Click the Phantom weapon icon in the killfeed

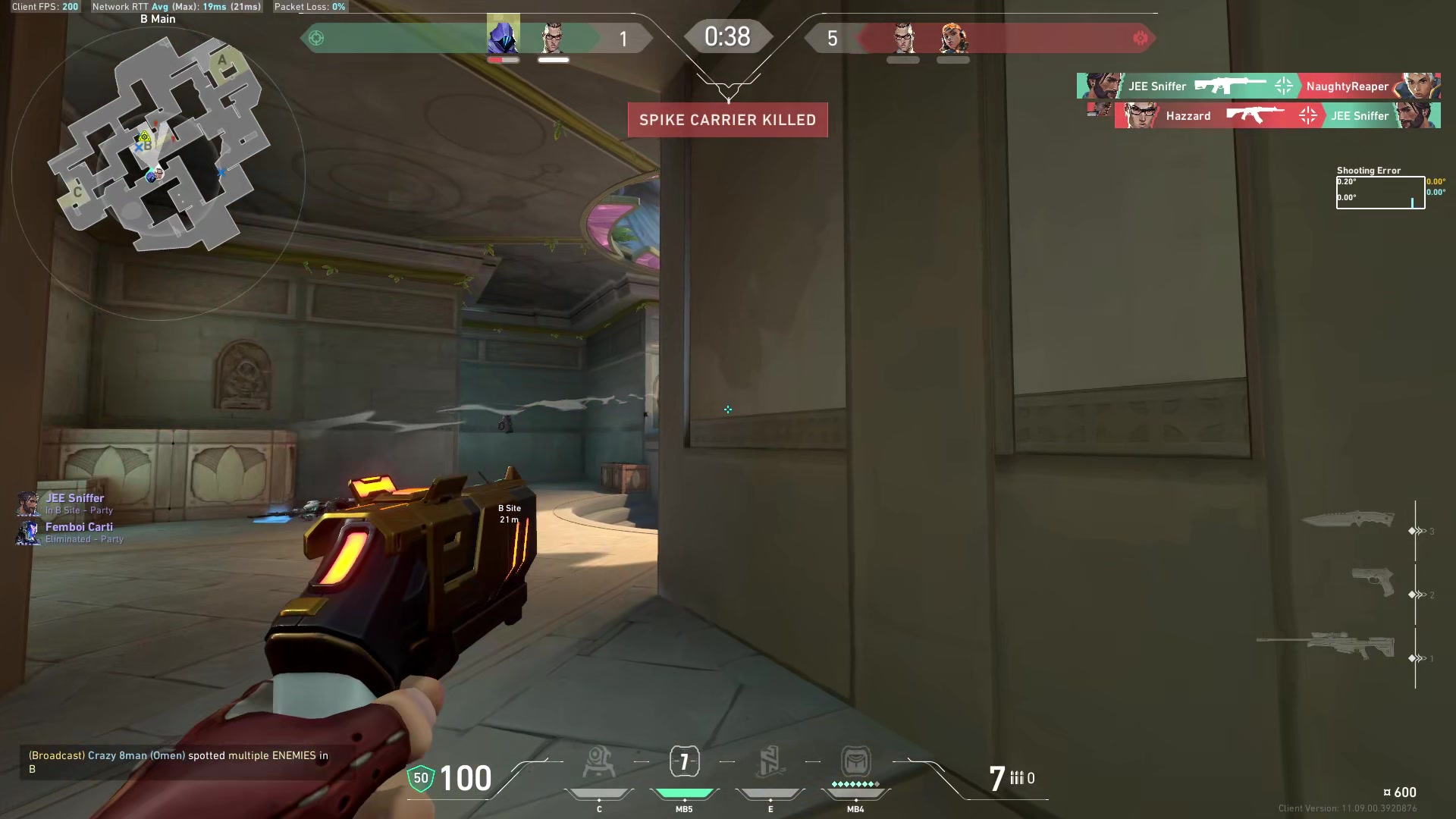(1228, 86)
